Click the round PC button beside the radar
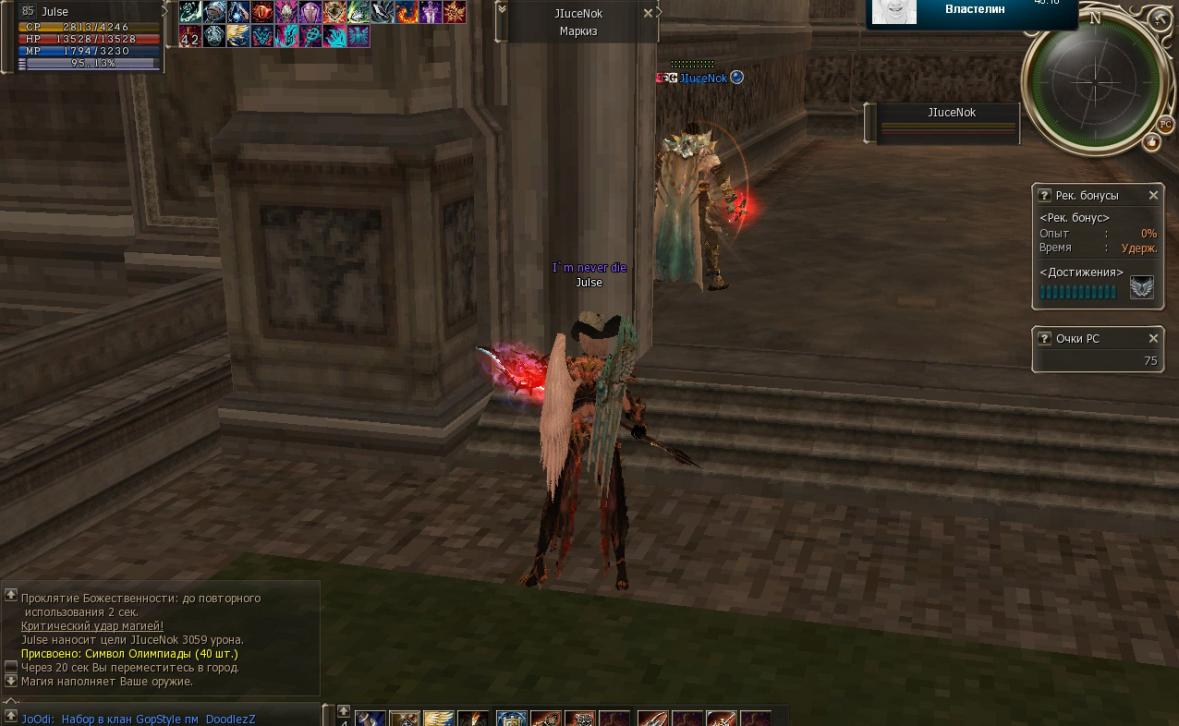The image size is (1179, 726). tap(1165, 125)
